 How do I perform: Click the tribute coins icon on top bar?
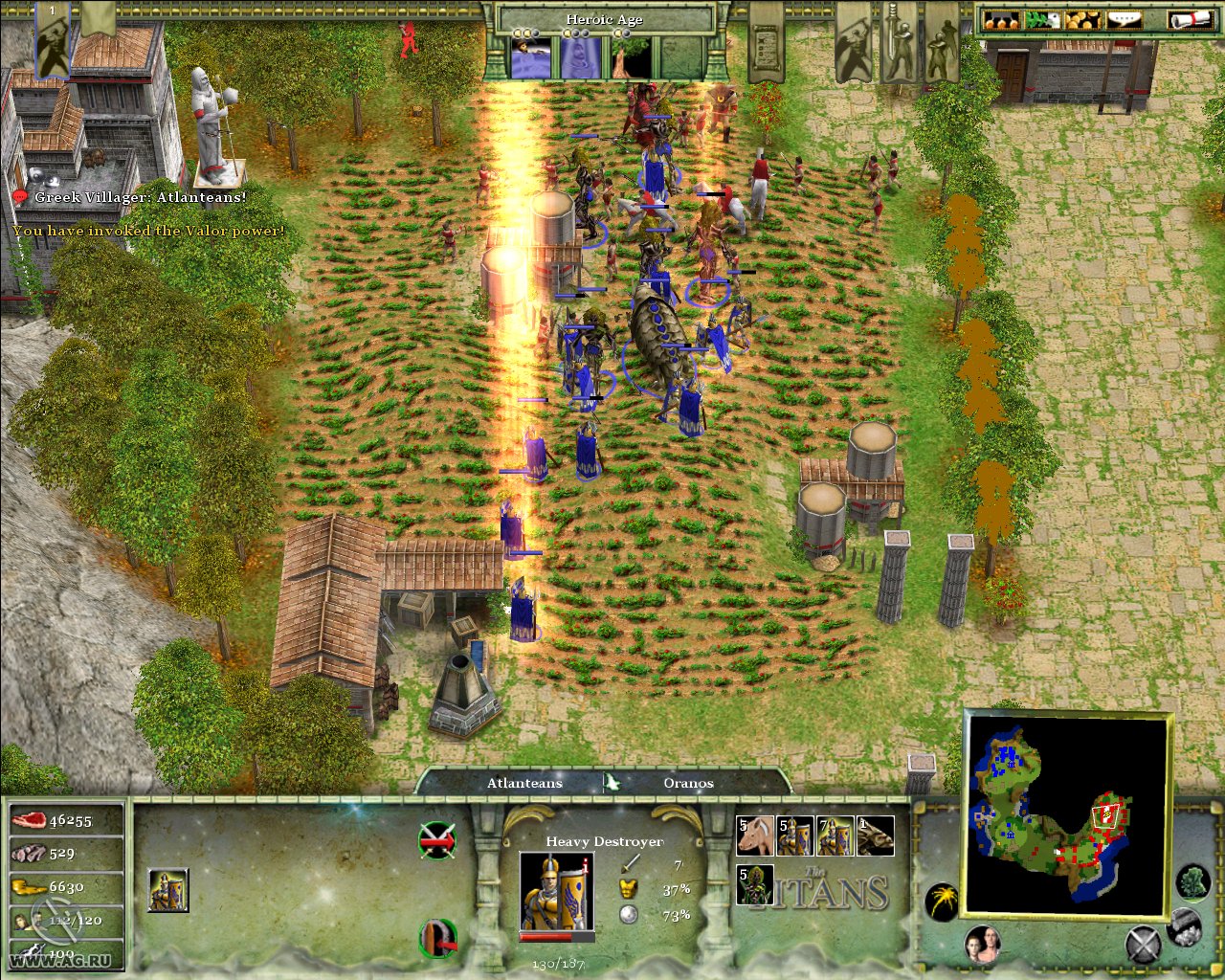click(1083, 19)
